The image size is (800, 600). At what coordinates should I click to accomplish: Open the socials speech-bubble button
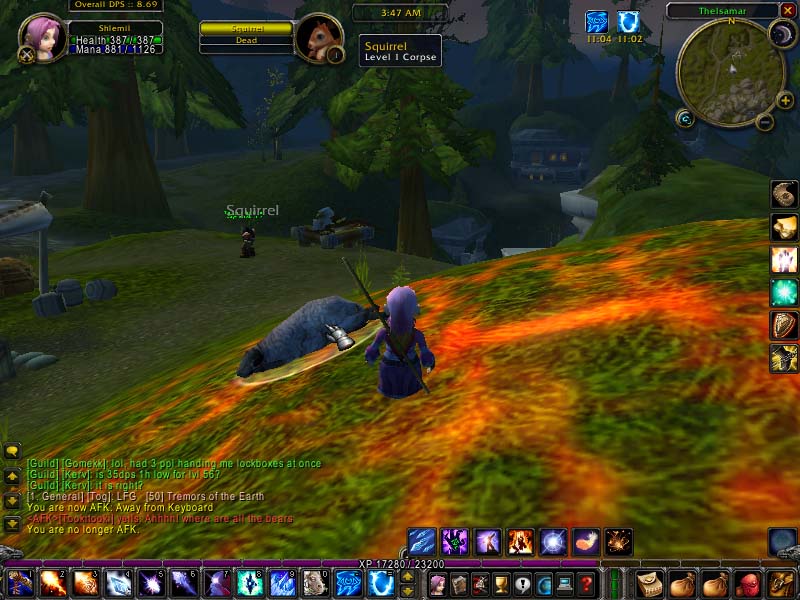[523, 584]
